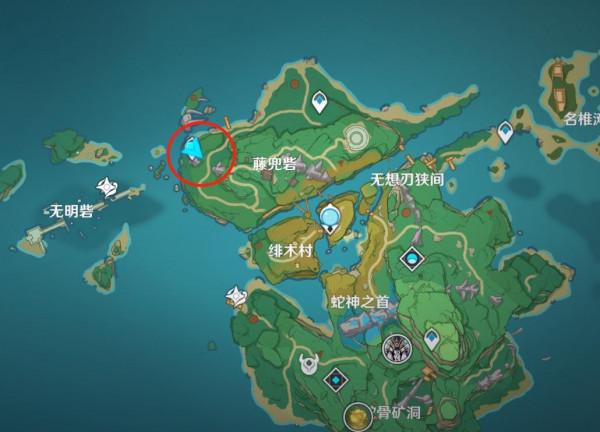Image resolution: width=600 pixels, height=432 pixels.
Task: Click the domain diamond beside the horned icon
Action: coord(335,380)
